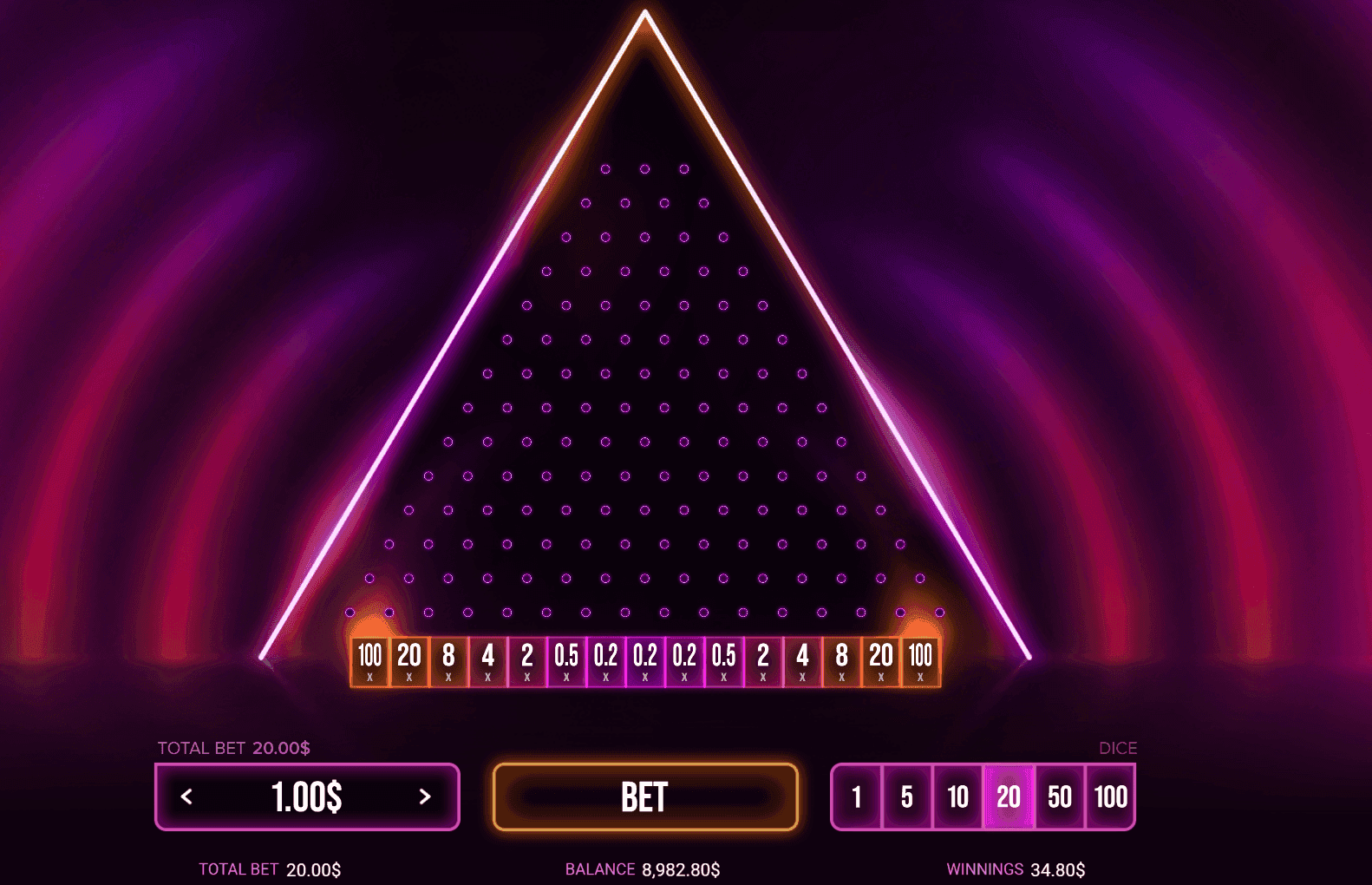1372x885 pixels.
Task: Click the WINNINGS 34.80$ display
Action: pos(1016,869)
